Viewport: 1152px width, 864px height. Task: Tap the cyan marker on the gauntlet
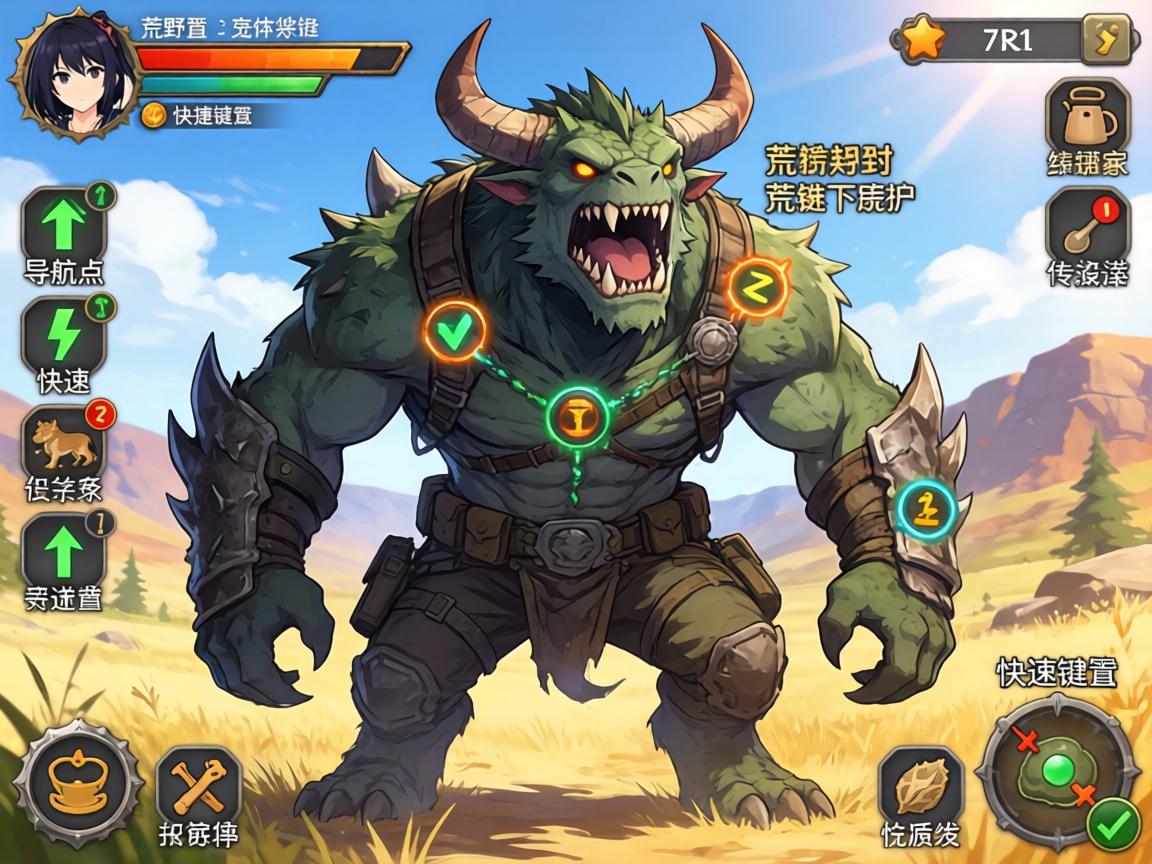pyautogui.click(x=927, y=507)
